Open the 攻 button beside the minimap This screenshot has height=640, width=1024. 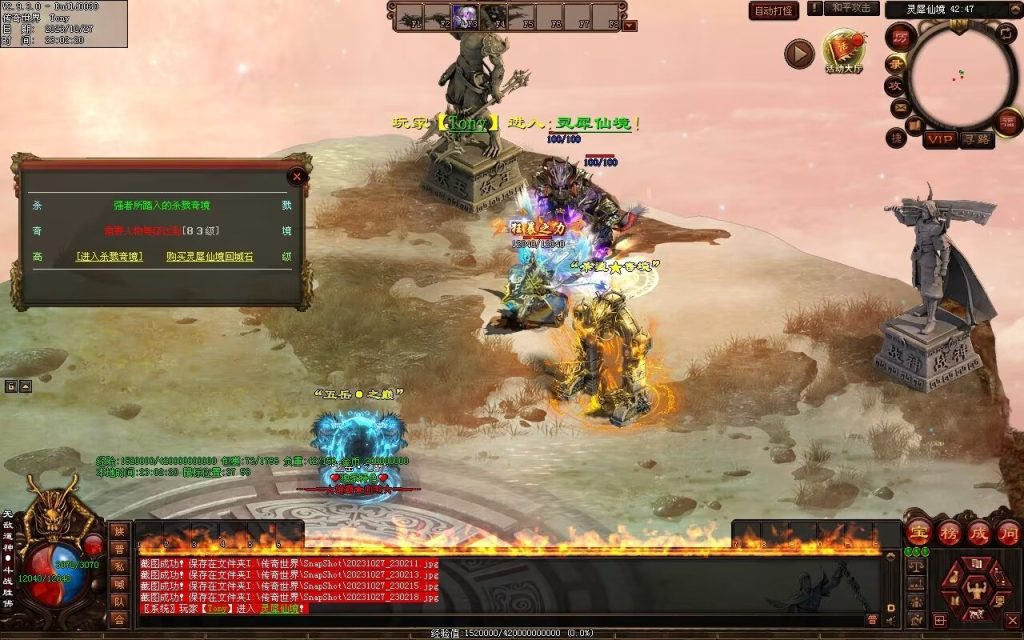click(x=893, y=86)
